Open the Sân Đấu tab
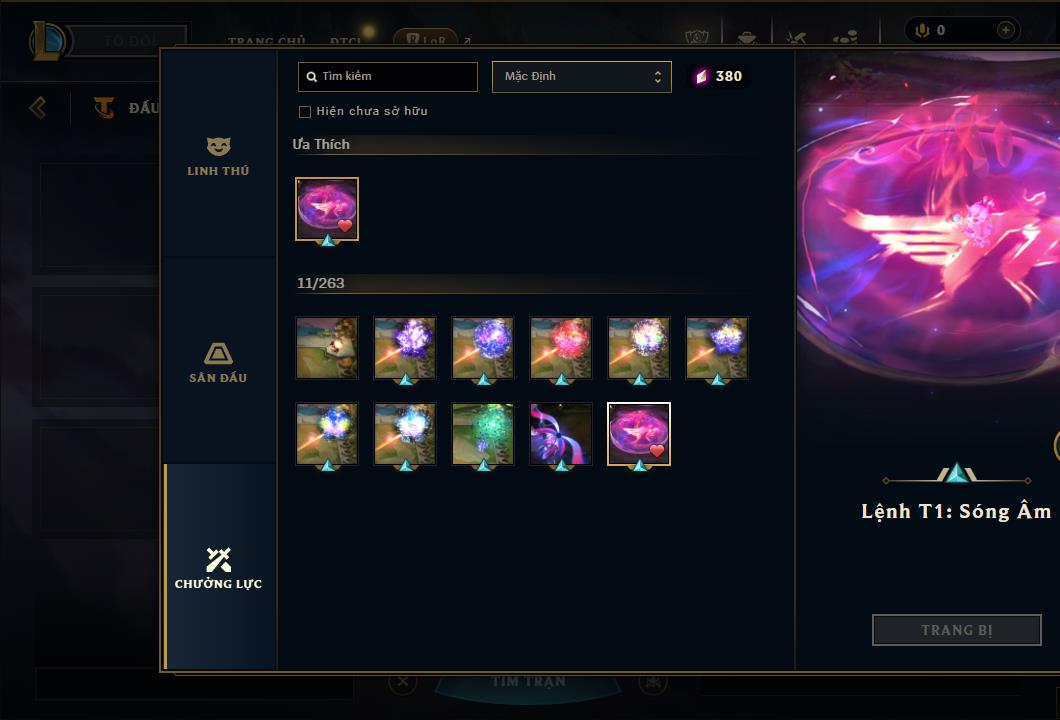 click(218, 362)
